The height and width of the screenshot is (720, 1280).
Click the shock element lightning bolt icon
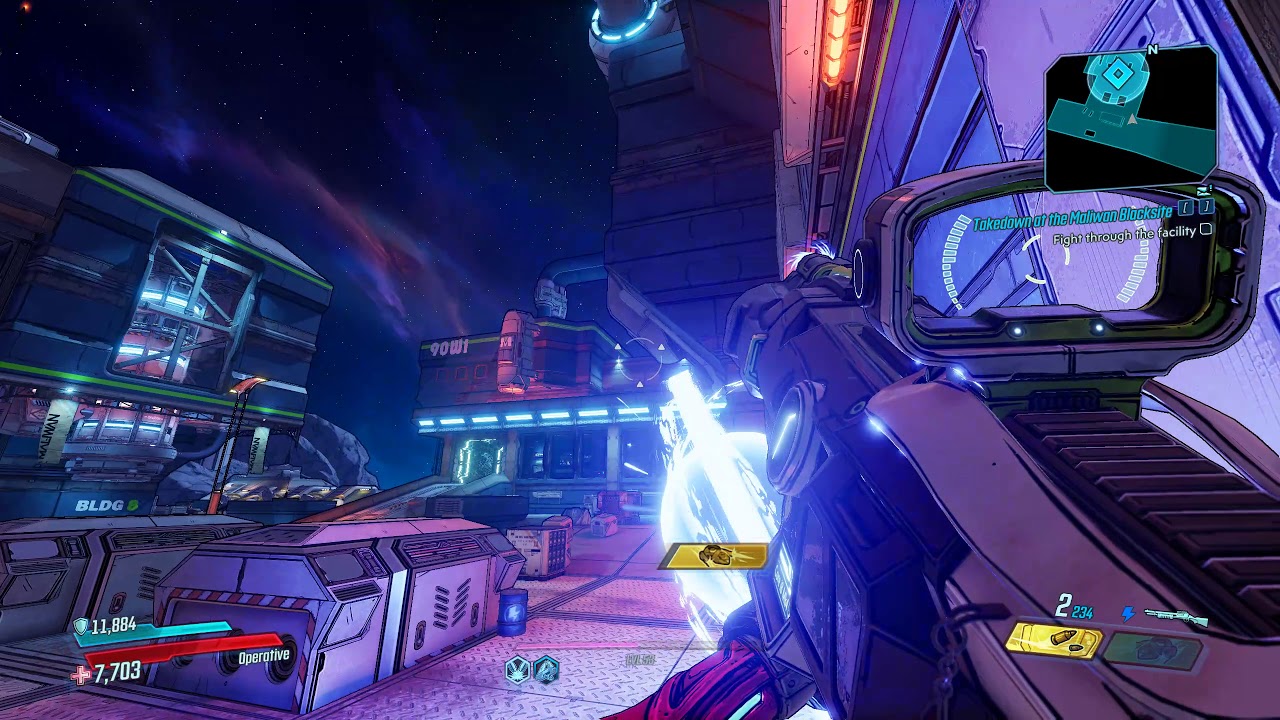pos(1129,615)
